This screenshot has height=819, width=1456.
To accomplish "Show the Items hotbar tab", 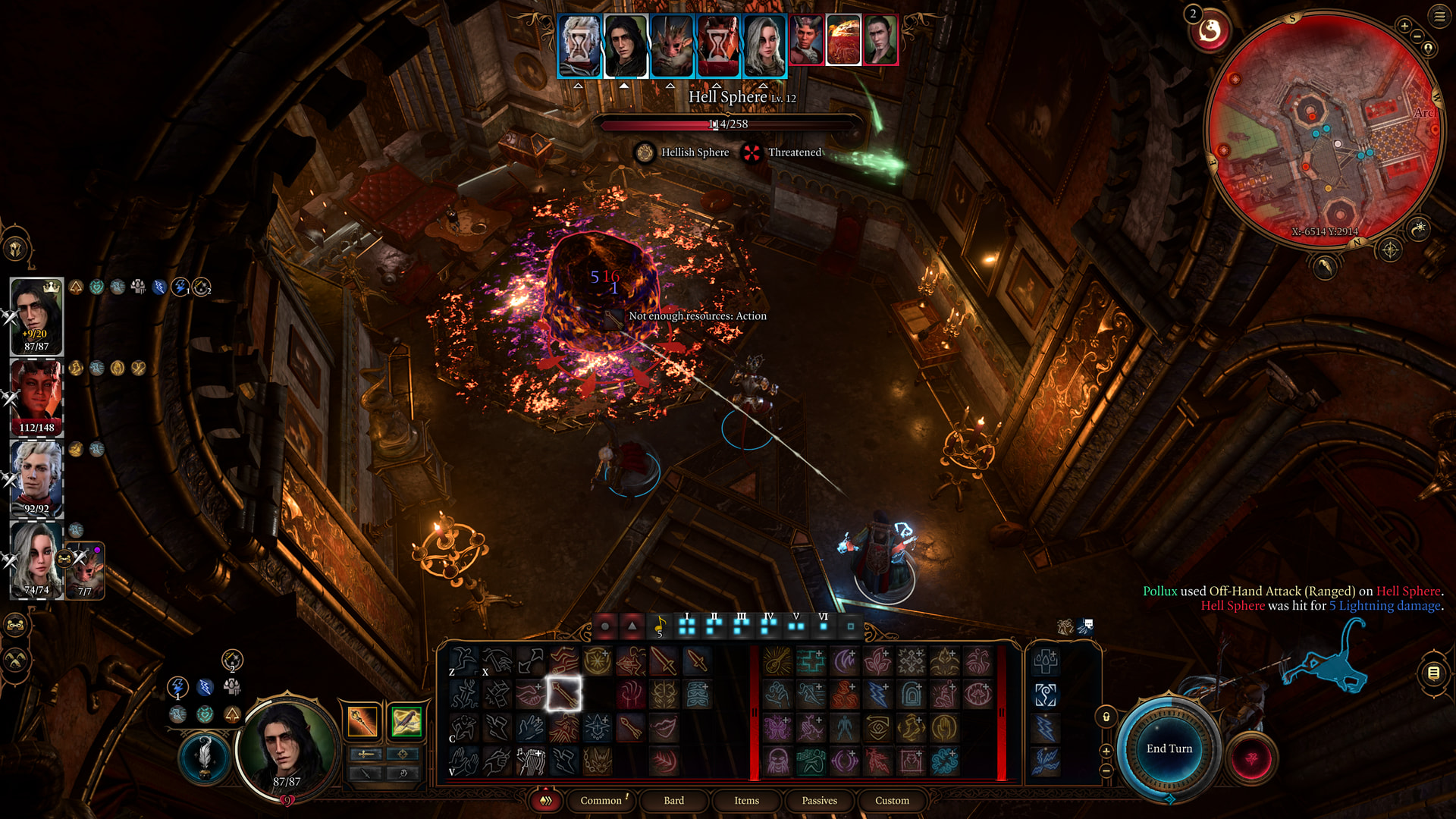I will (x=746, y=800).
